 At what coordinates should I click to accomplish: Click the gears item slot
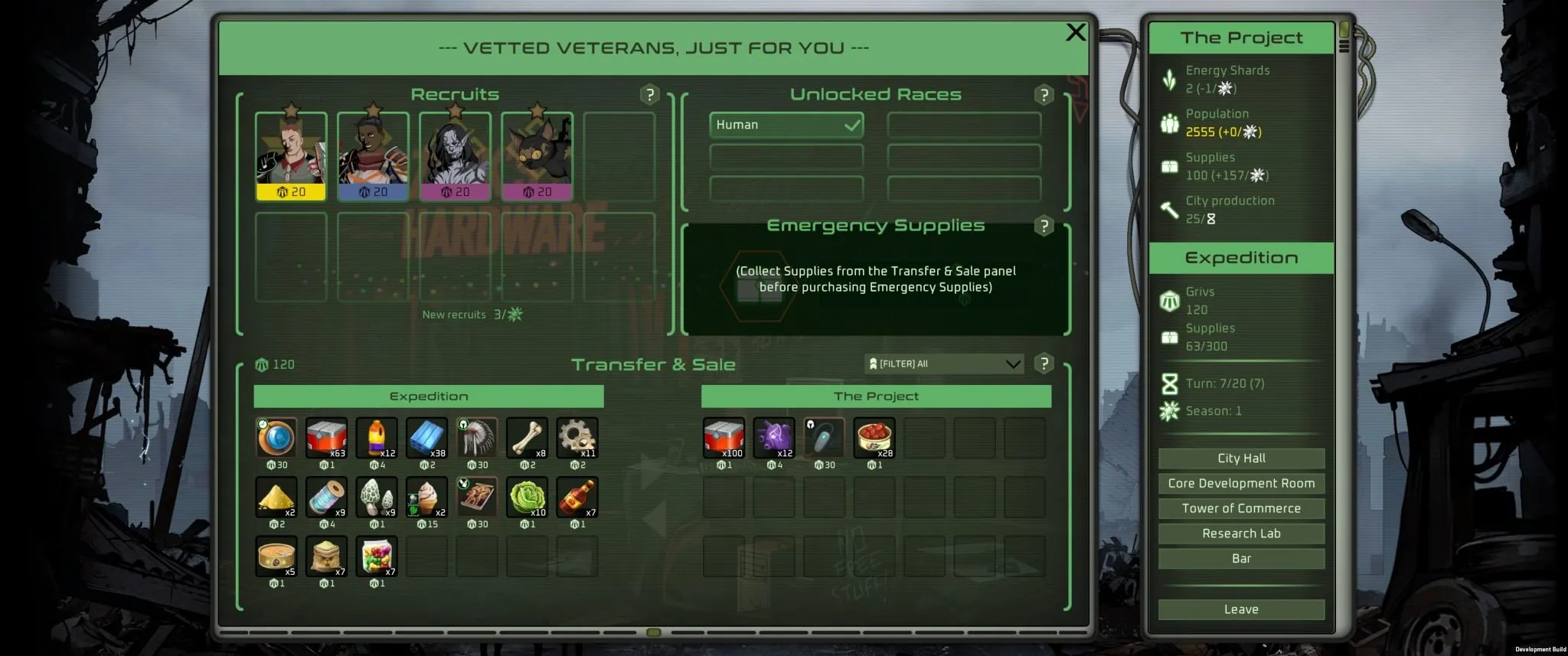point(577,438)
